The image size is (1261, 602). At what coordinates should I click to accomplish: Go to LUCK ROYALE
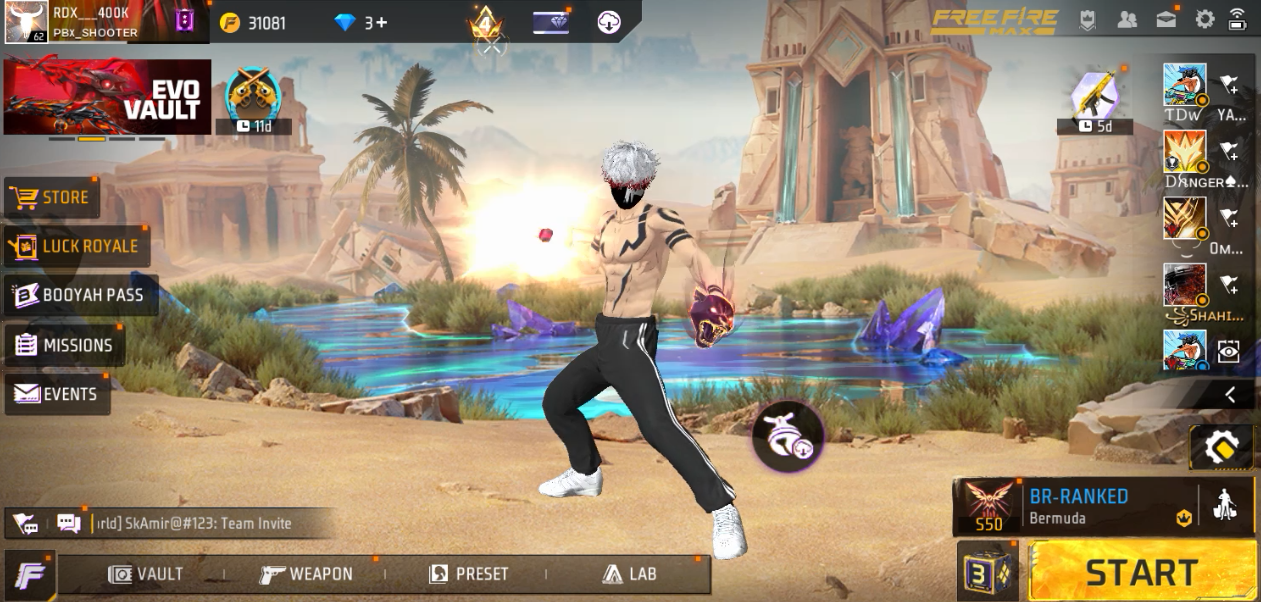[x=76, y=246]
